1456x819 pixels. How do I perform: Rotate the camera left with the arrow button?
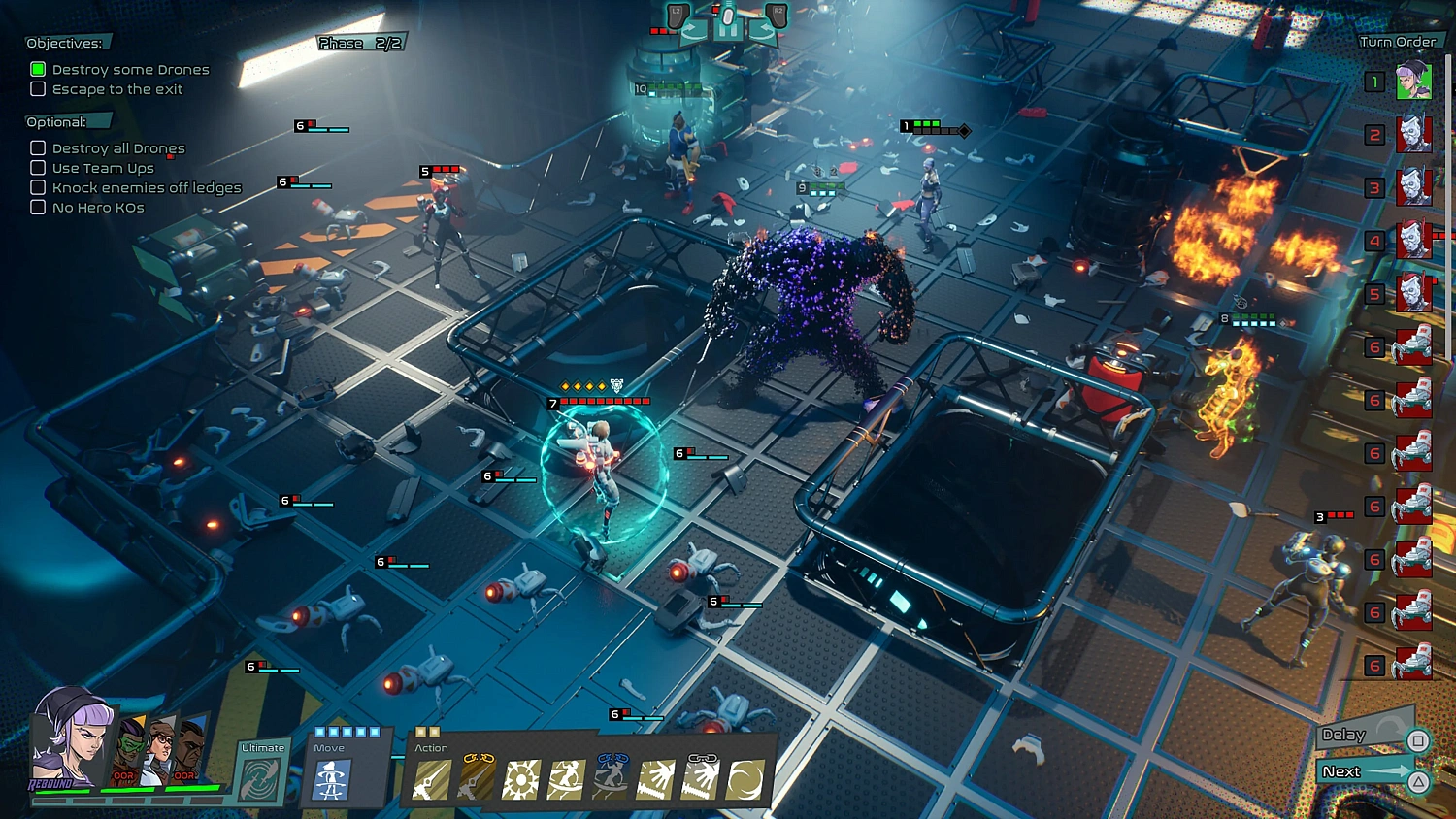[693, 31]
